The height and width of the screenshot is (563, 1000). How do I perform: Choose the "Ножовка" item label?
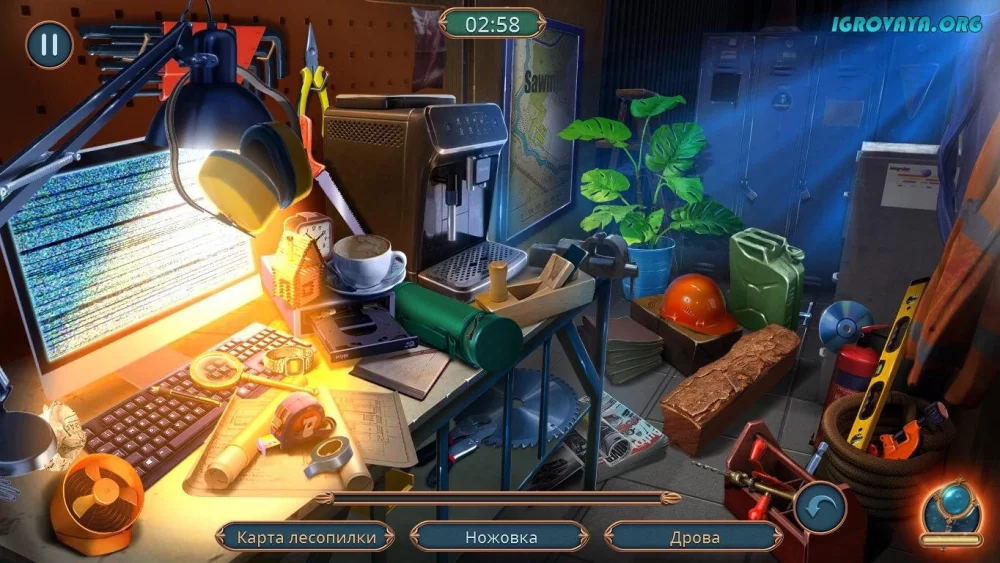pos(501,537)
